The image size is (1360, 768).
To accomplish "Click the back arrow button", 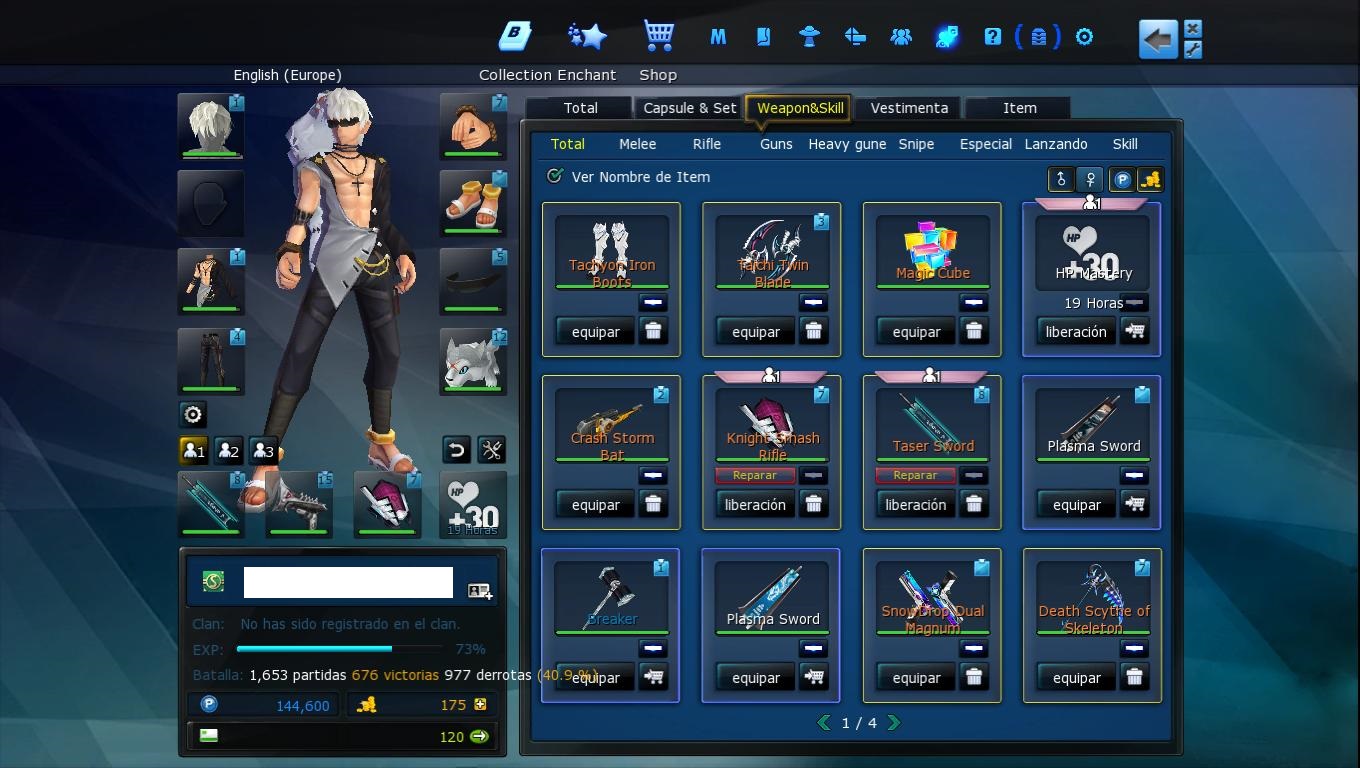I will coord(1158,40).
